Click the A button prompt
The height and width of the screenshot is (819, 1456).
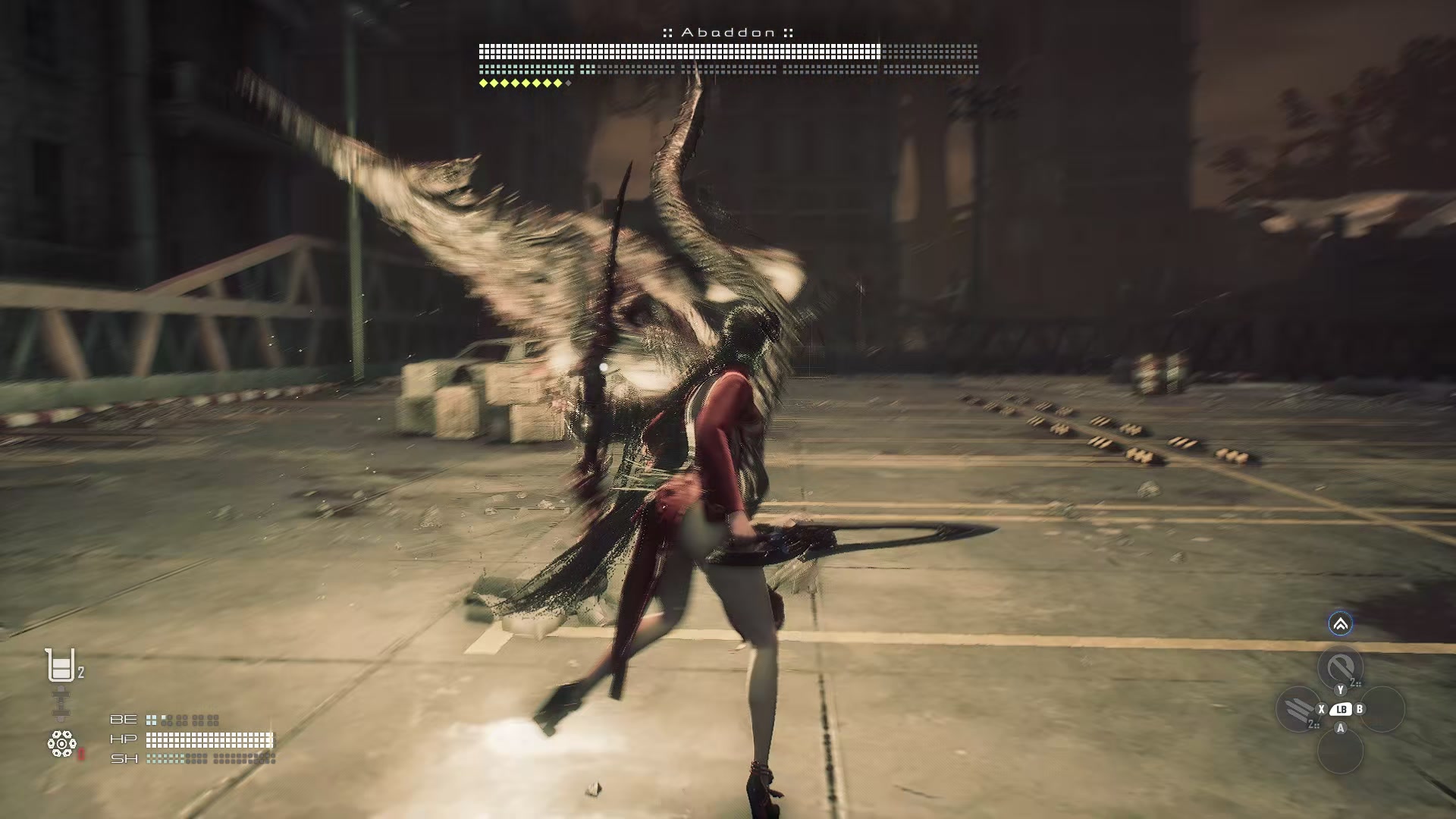point(1341,729)
